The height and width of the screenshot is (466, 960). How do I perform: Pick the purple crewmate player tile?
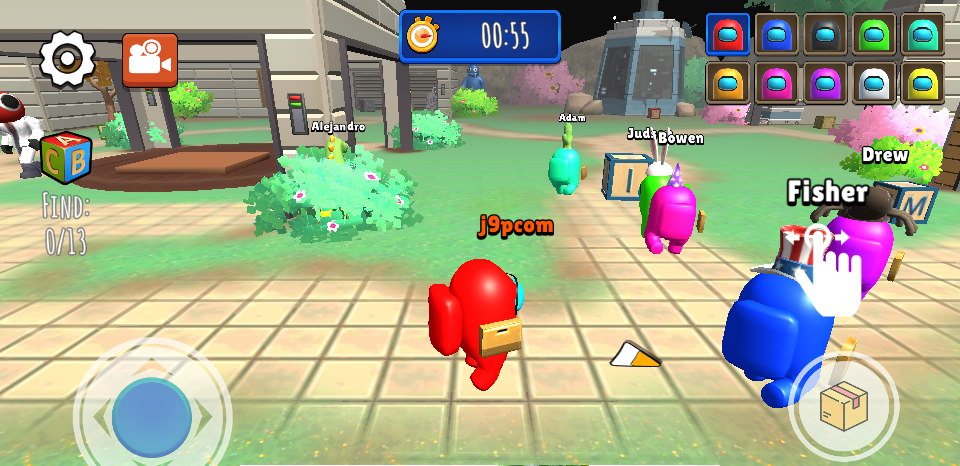(825, 82)
